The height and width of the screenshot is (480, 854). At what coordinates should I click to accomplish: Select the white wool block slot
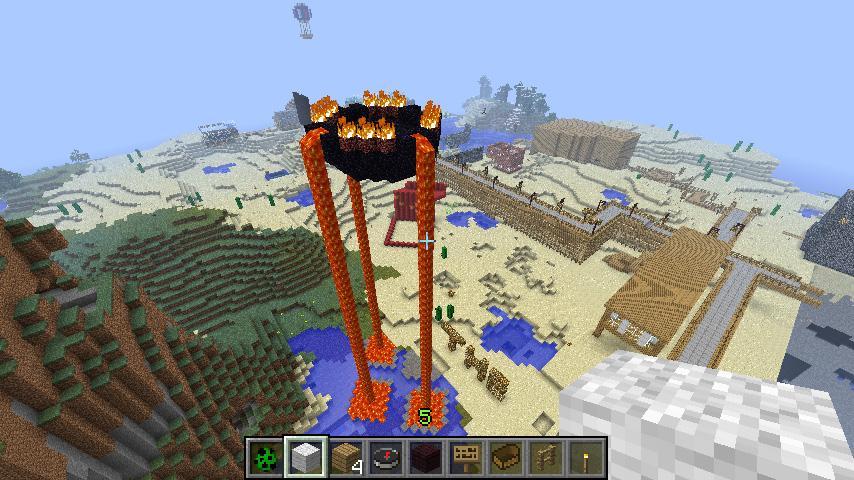pos(305,458)
